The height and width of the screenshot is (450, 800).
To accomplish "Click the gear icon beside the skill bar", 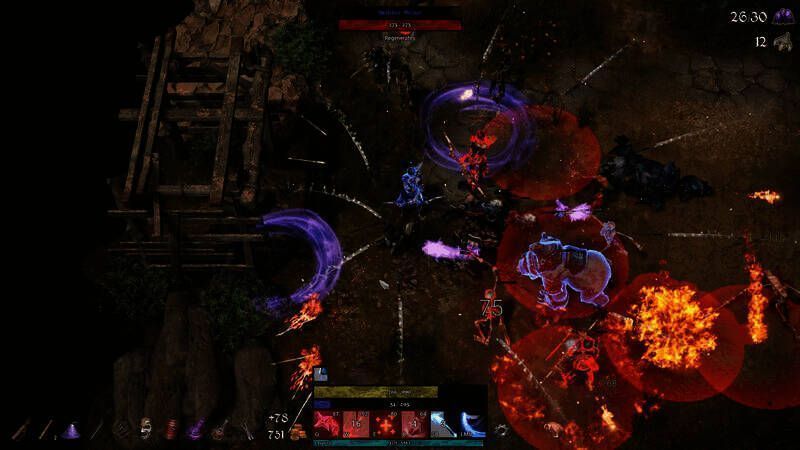I will coord(501,430).
